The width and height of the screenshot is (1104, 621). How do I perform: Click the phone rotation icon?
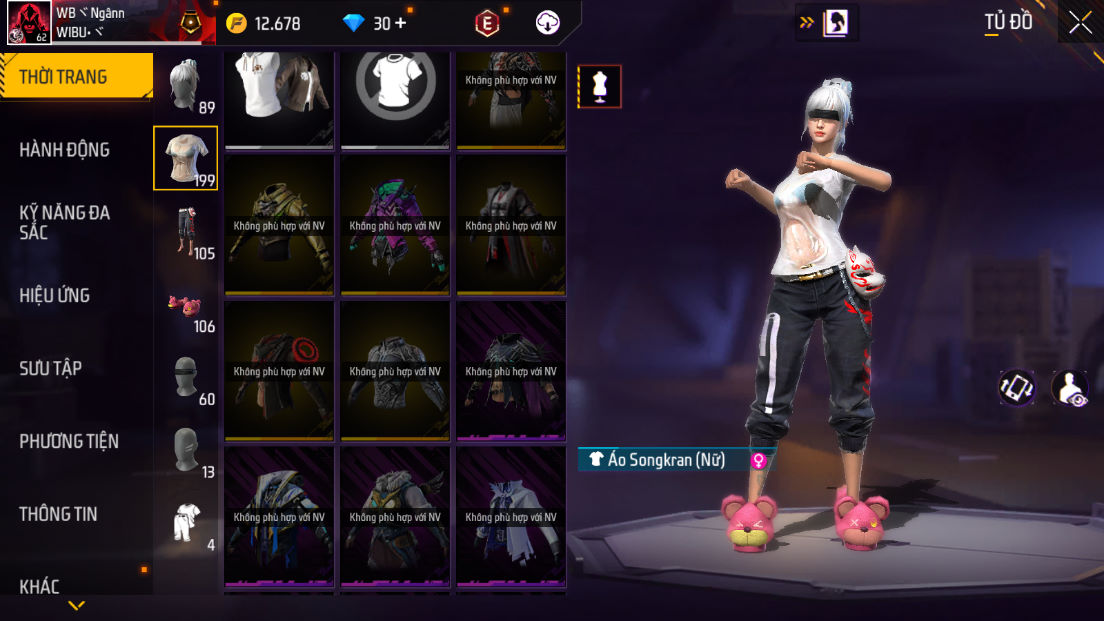(1016, 388)
